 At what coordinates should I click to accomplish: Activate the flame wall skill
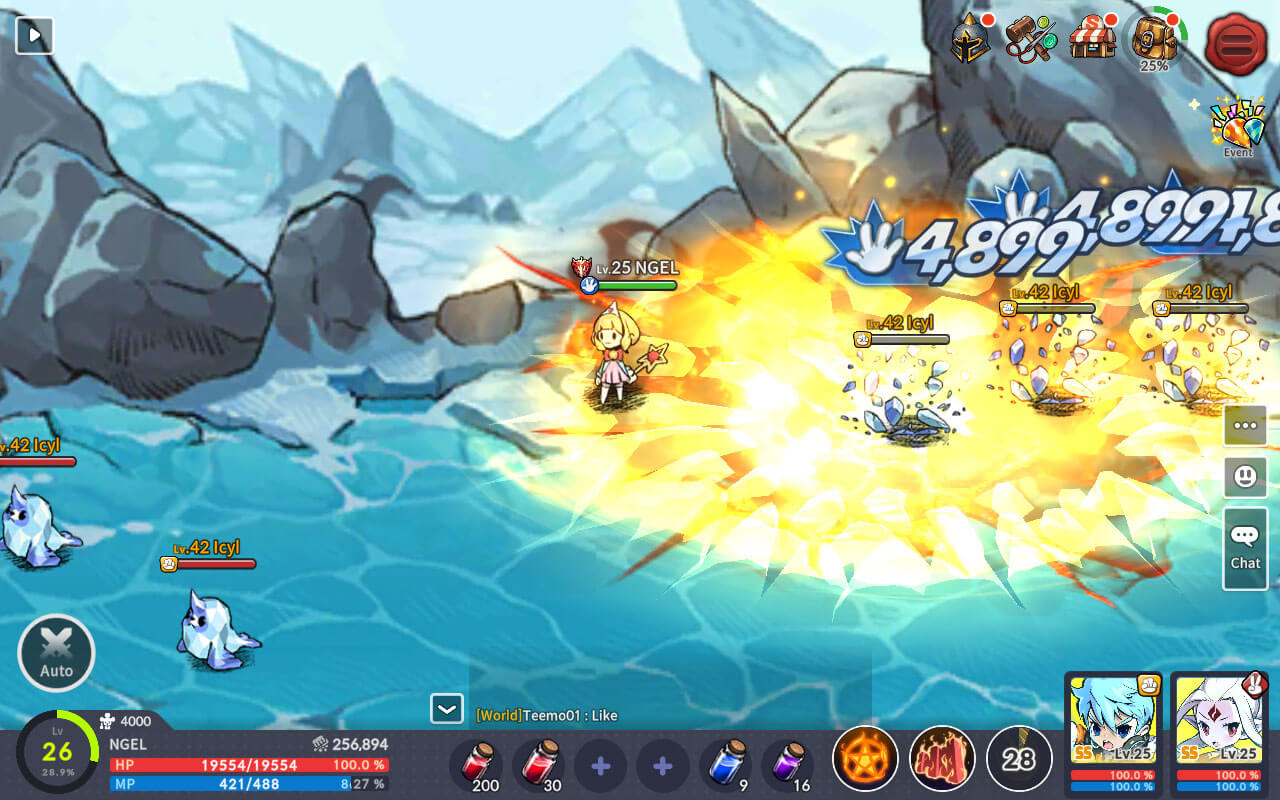click(942, 759)
